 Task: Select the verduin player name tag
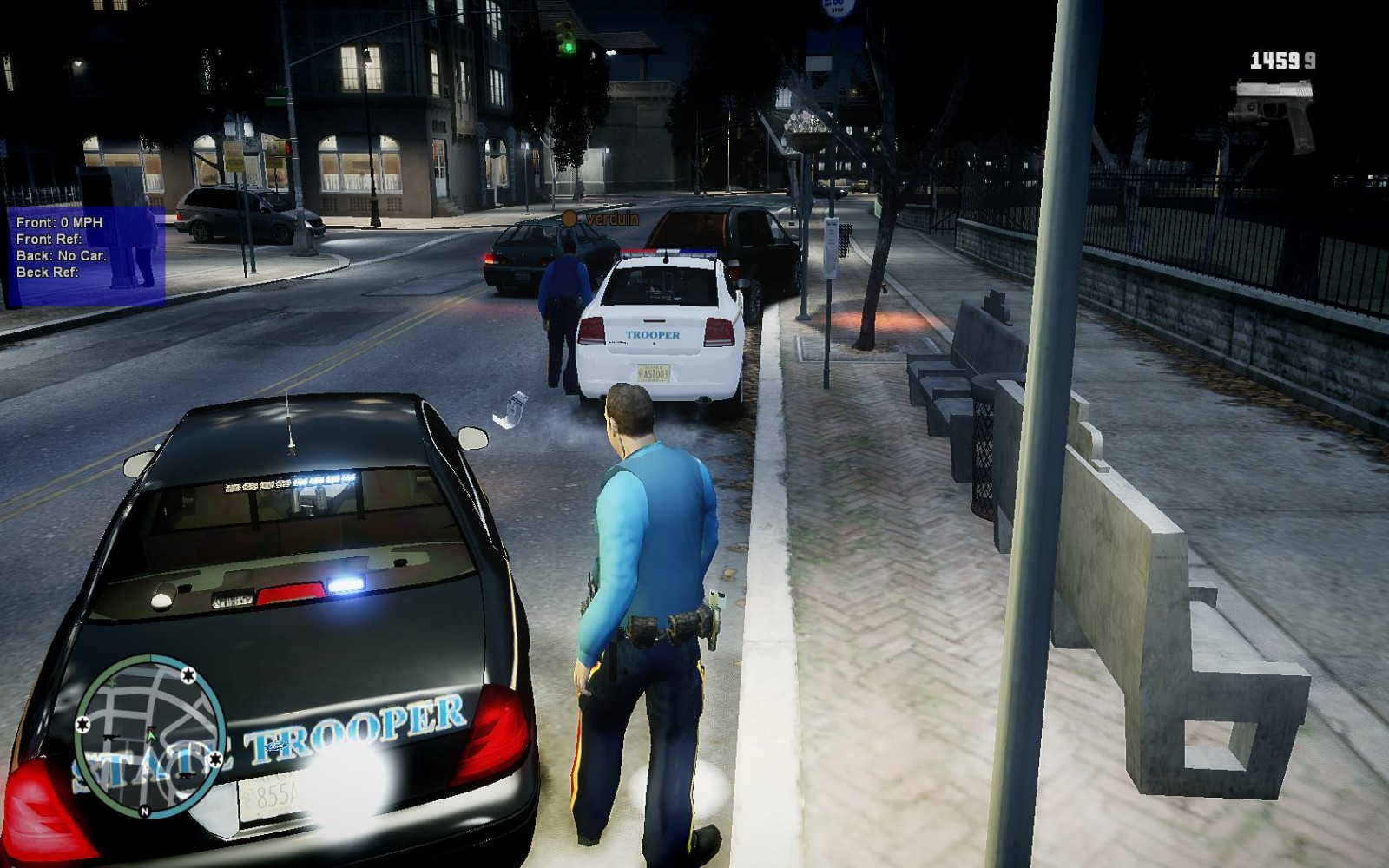pos(612,220)
